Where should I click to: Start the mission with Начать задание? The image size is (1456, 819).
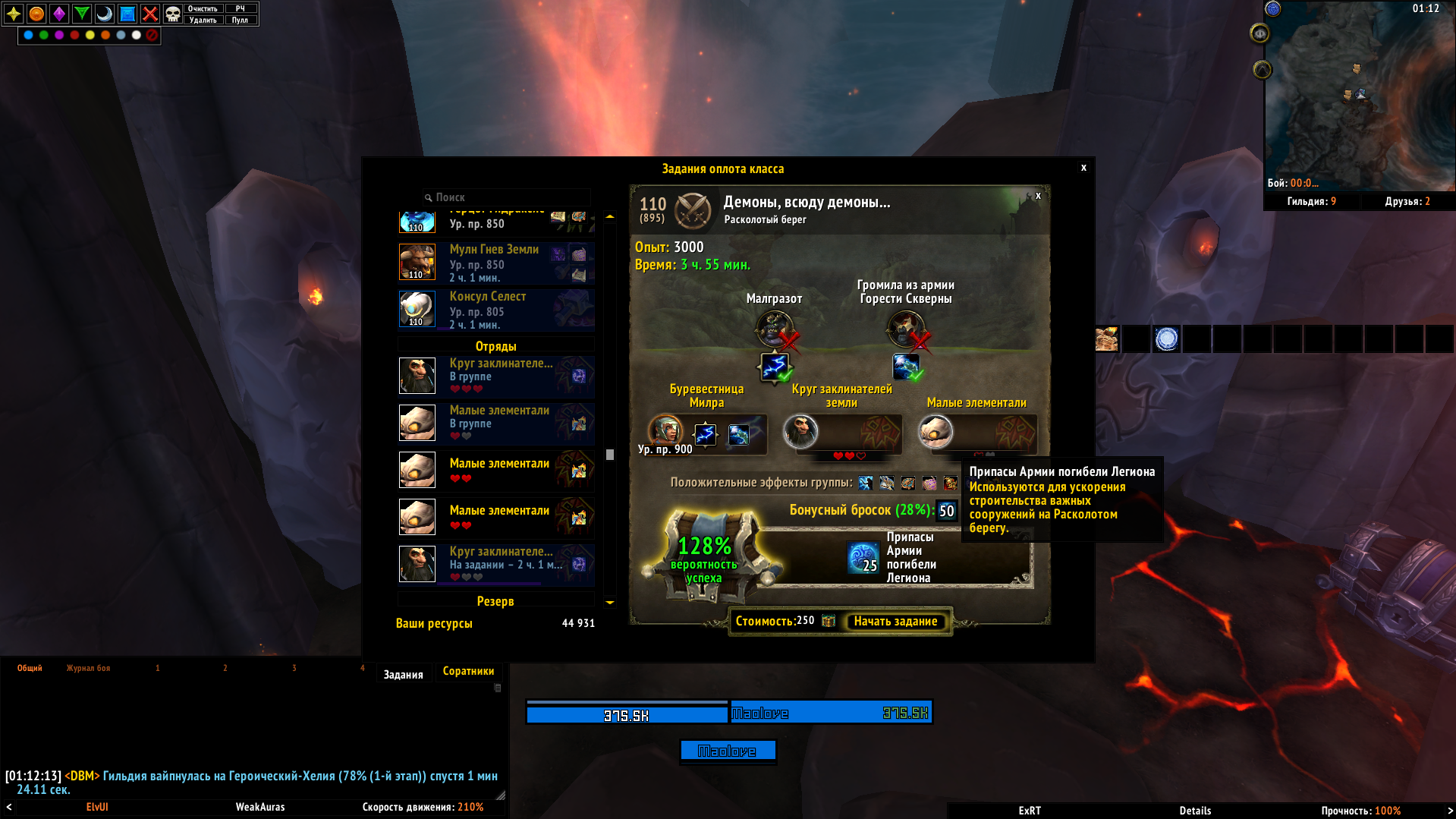[895, 622]
